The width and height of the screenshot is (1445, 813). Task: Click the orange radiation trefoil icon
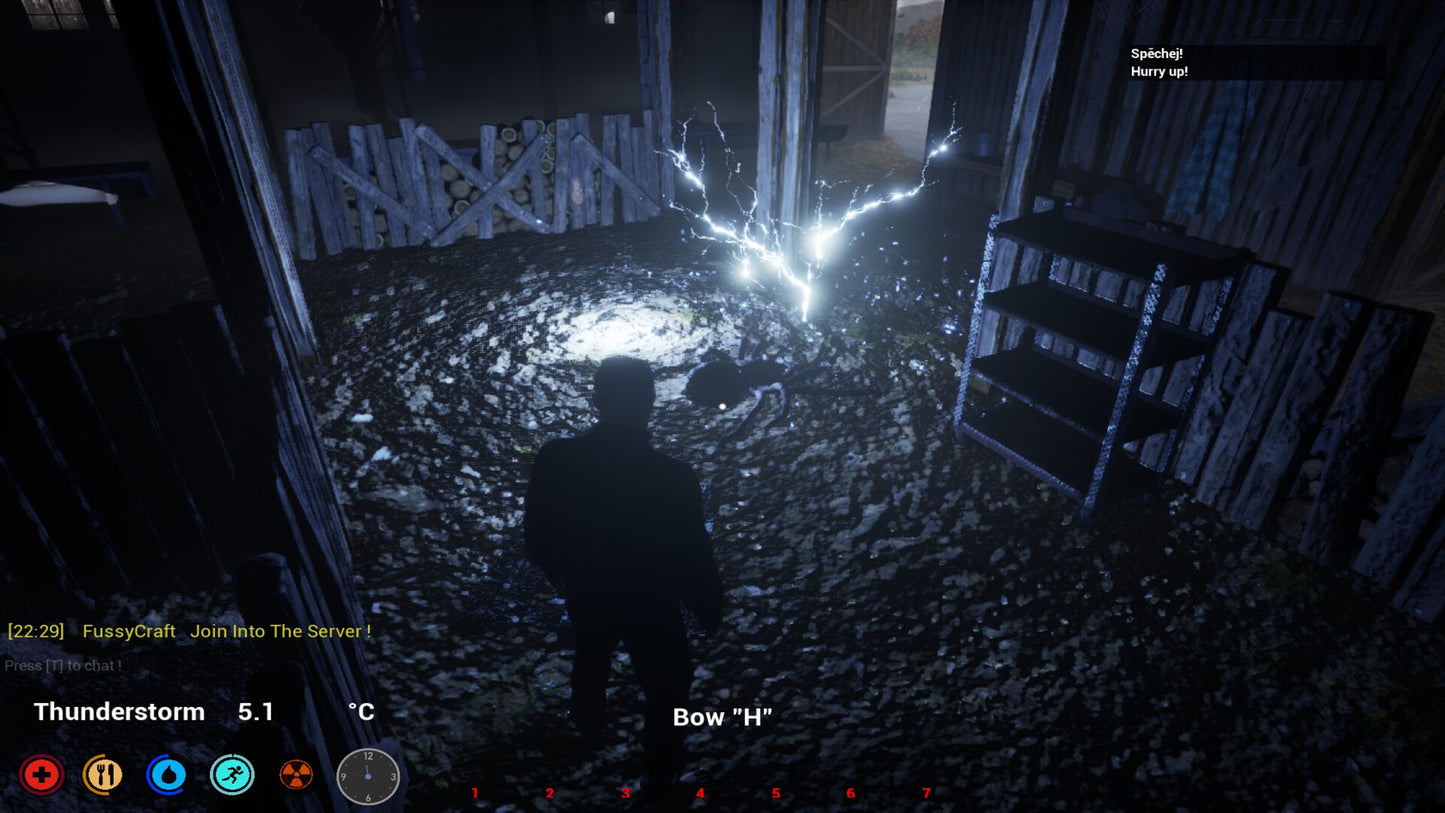pyautogui.click(x=296, y=775)
